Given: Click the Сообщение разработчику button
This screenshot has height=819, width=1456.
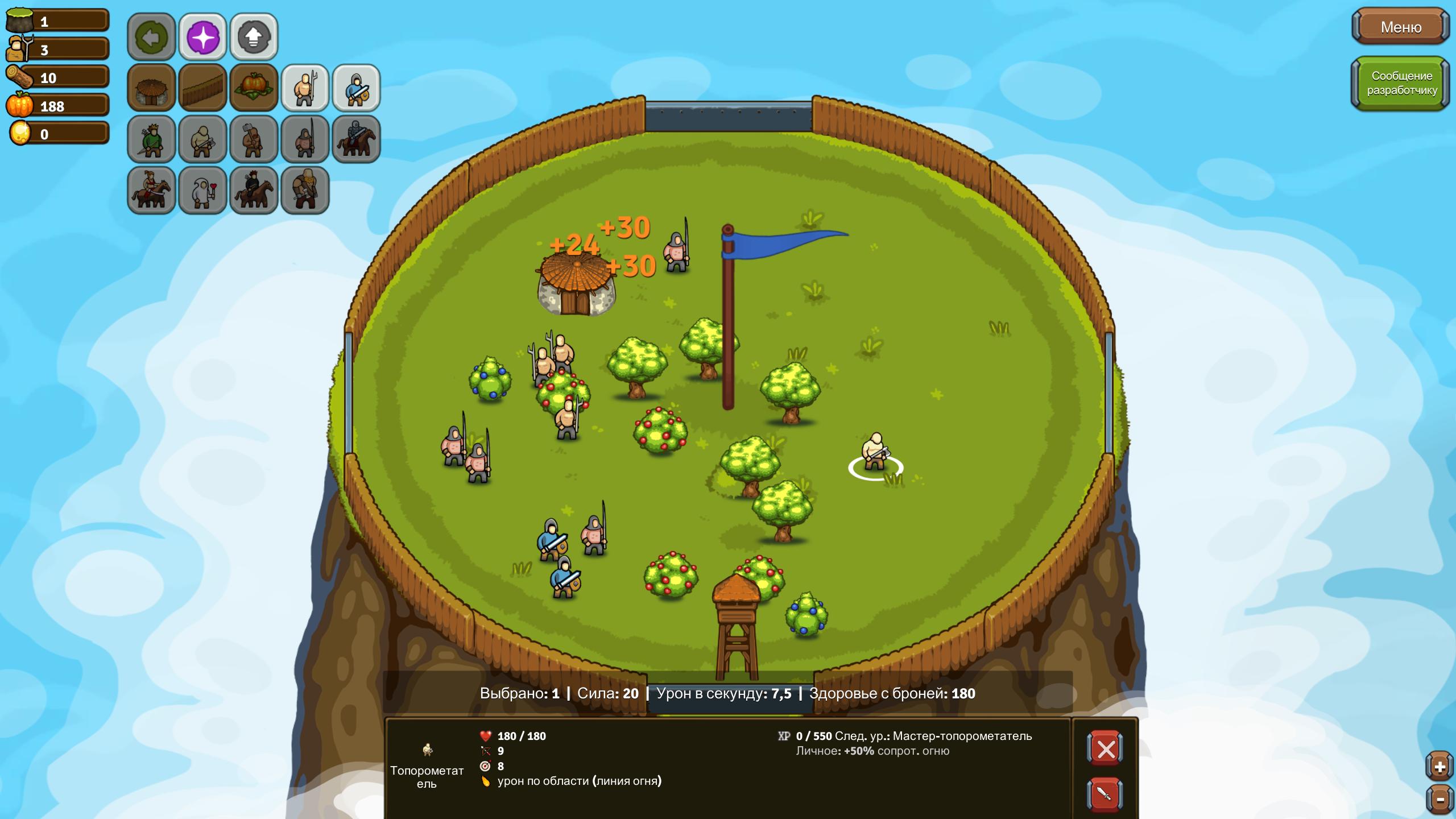Looking at the screenshot, I should click(x=1401, y=83).
